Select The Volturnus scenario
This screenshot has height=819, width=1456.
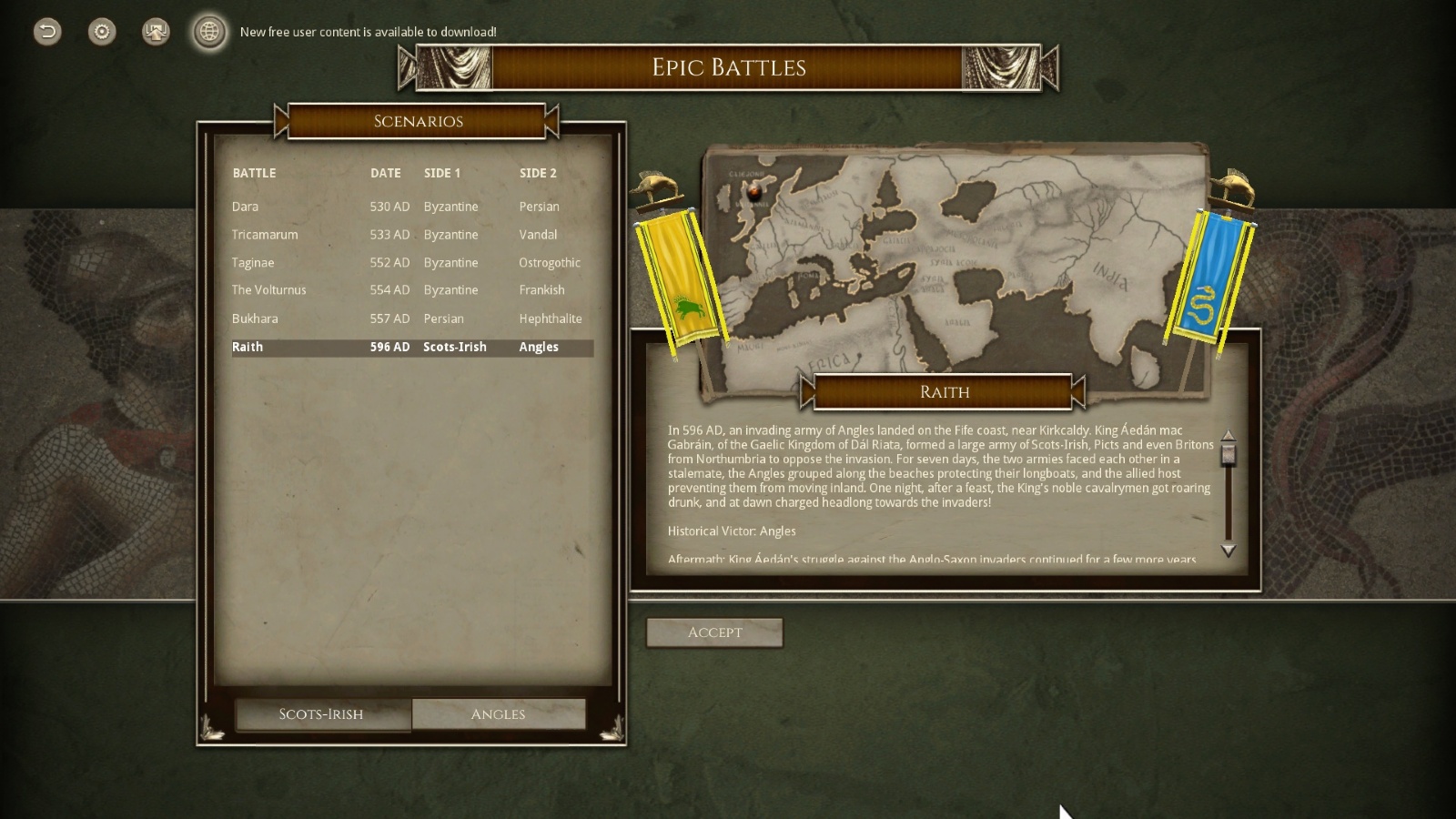pos(269,290)
